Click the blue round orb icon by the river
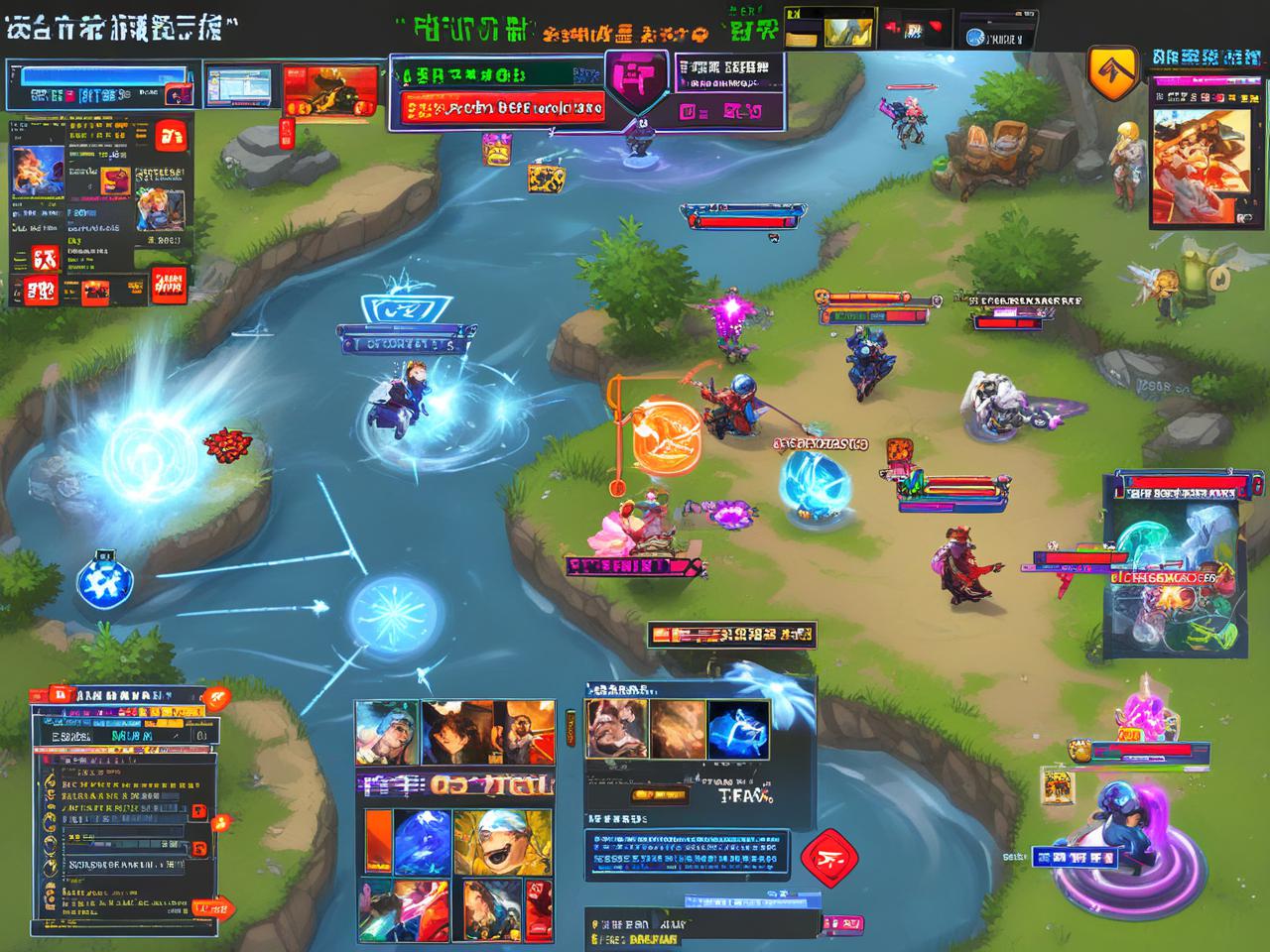The width and height of the screenshot is (1270, 952). [x=103, y=581]
